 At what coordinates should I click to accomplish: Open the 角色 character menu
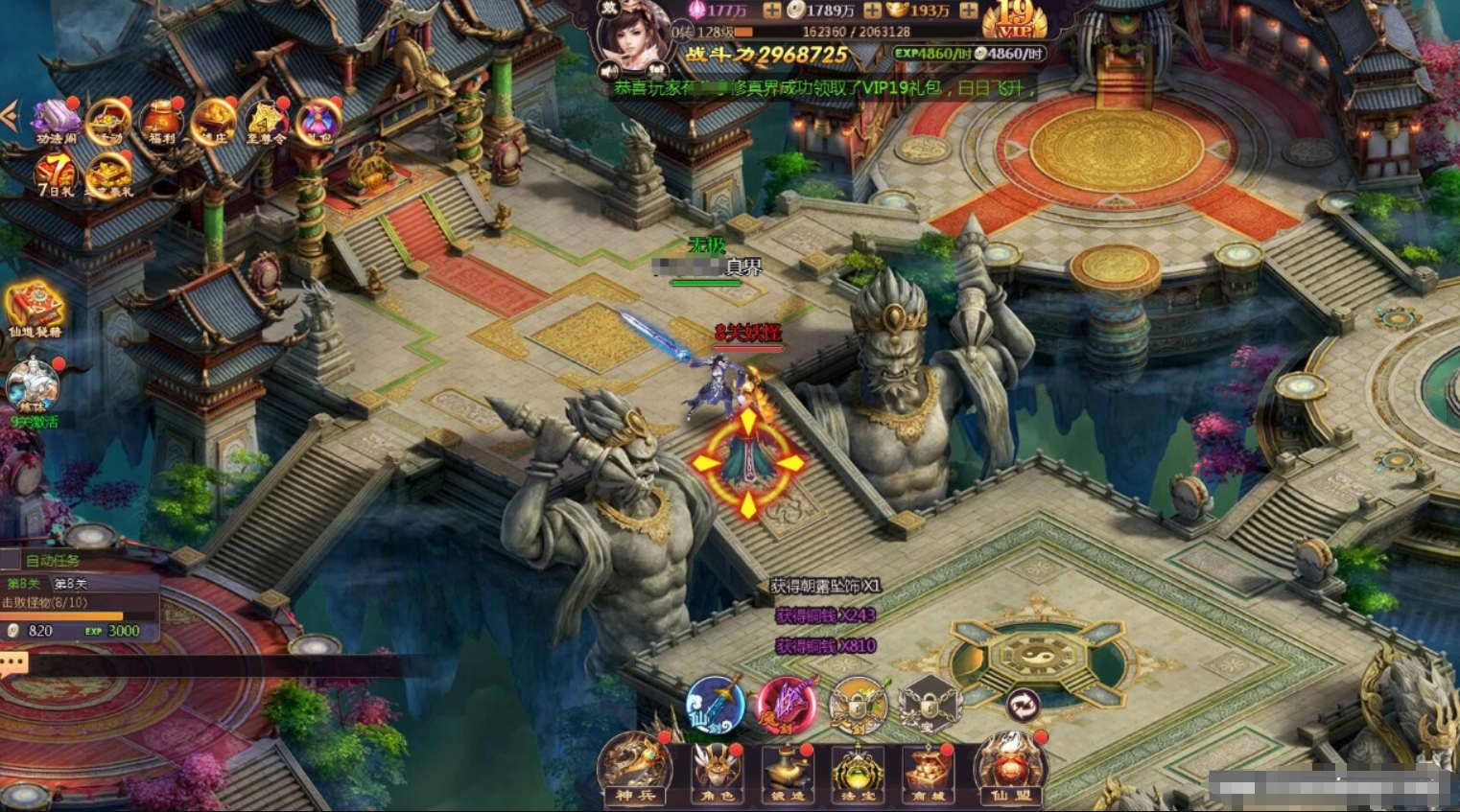tap(714, 770)
